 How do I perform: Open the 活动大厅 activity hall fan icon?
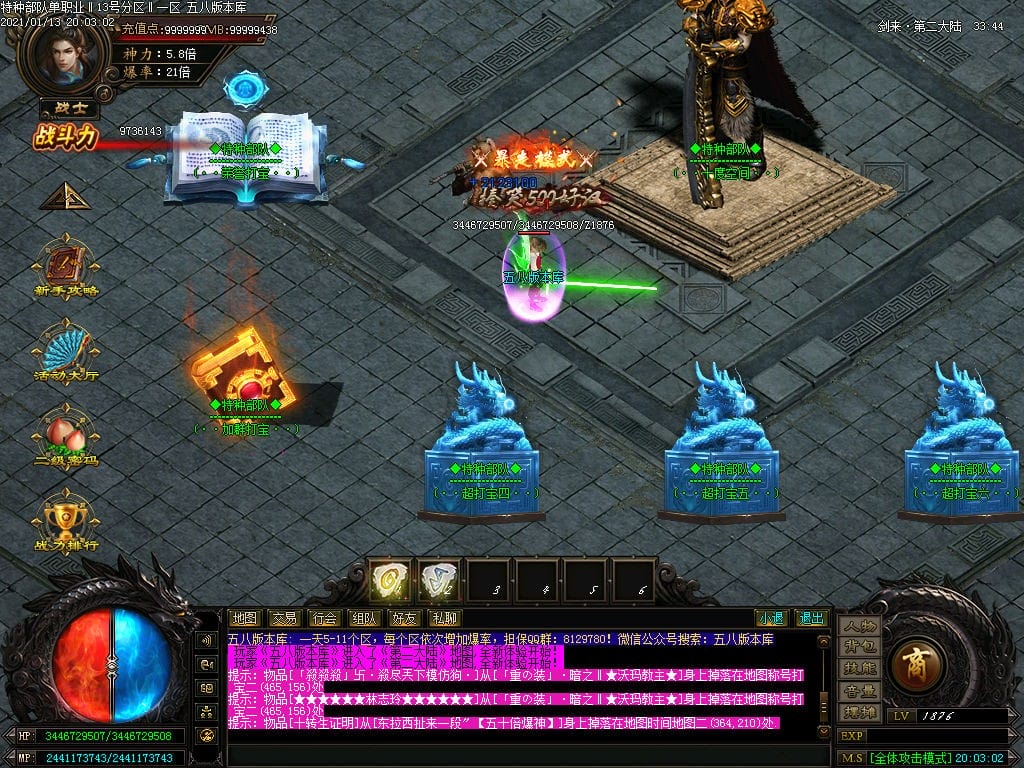point(66,350)
